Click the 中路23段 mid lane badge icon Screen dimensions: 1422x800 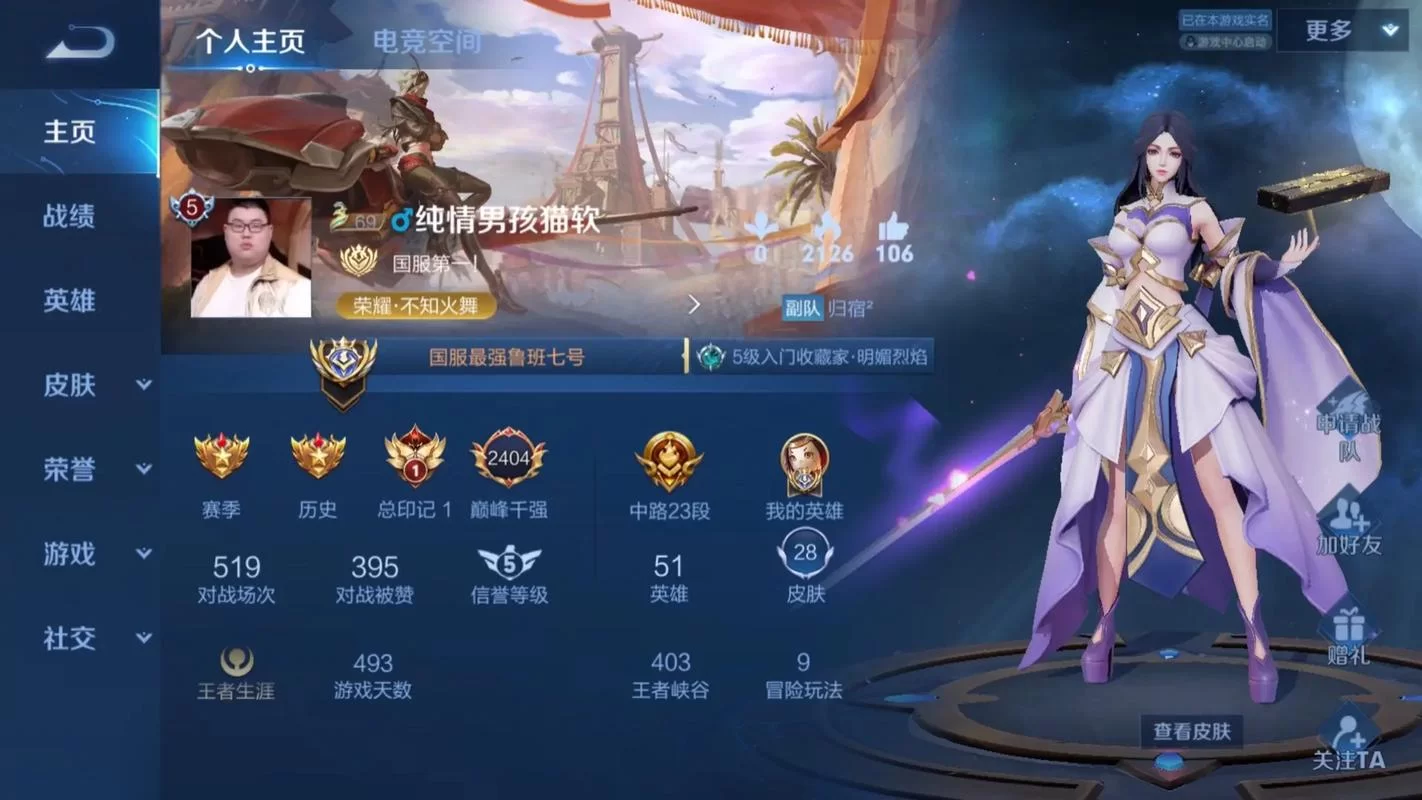[x=668, y=461]
